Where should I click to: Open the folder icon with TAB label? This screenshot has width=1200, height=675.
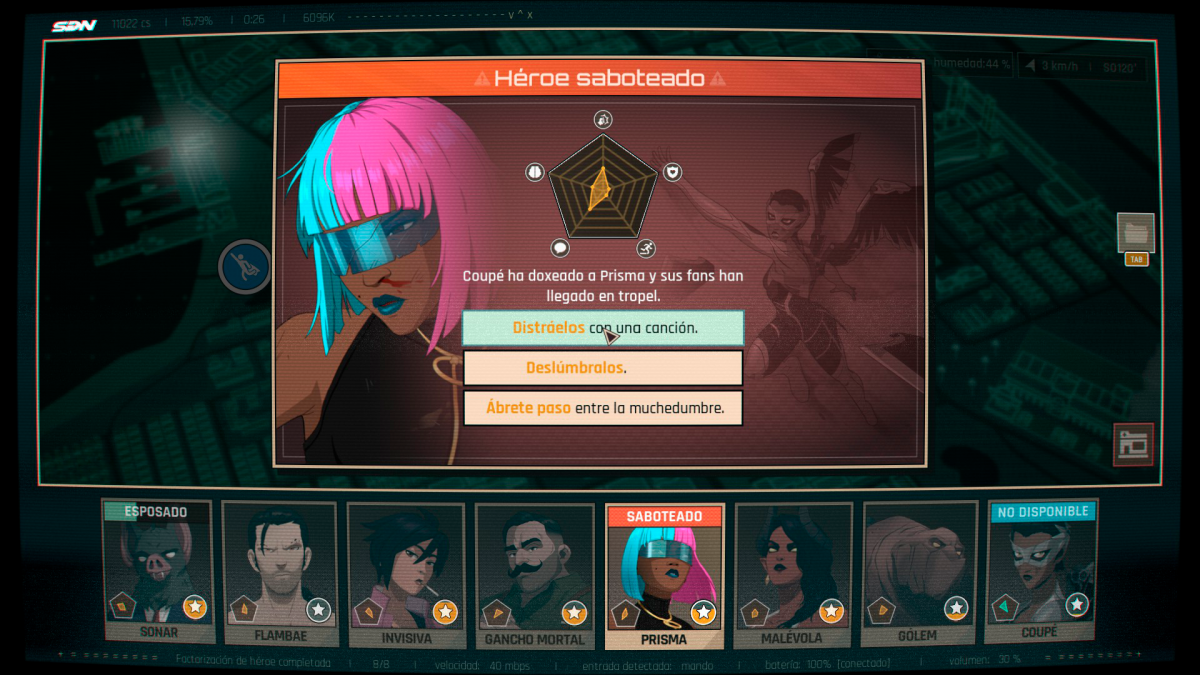pos(1135,233)
